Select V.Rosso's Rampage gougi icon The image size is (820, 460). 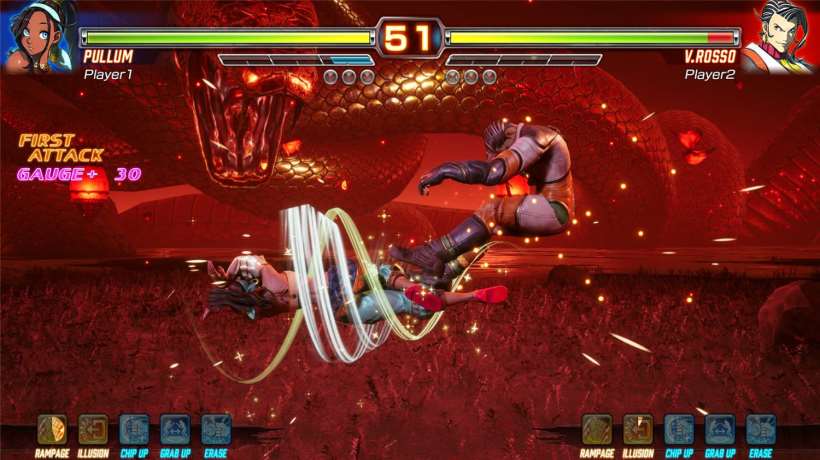coord(597,429)
